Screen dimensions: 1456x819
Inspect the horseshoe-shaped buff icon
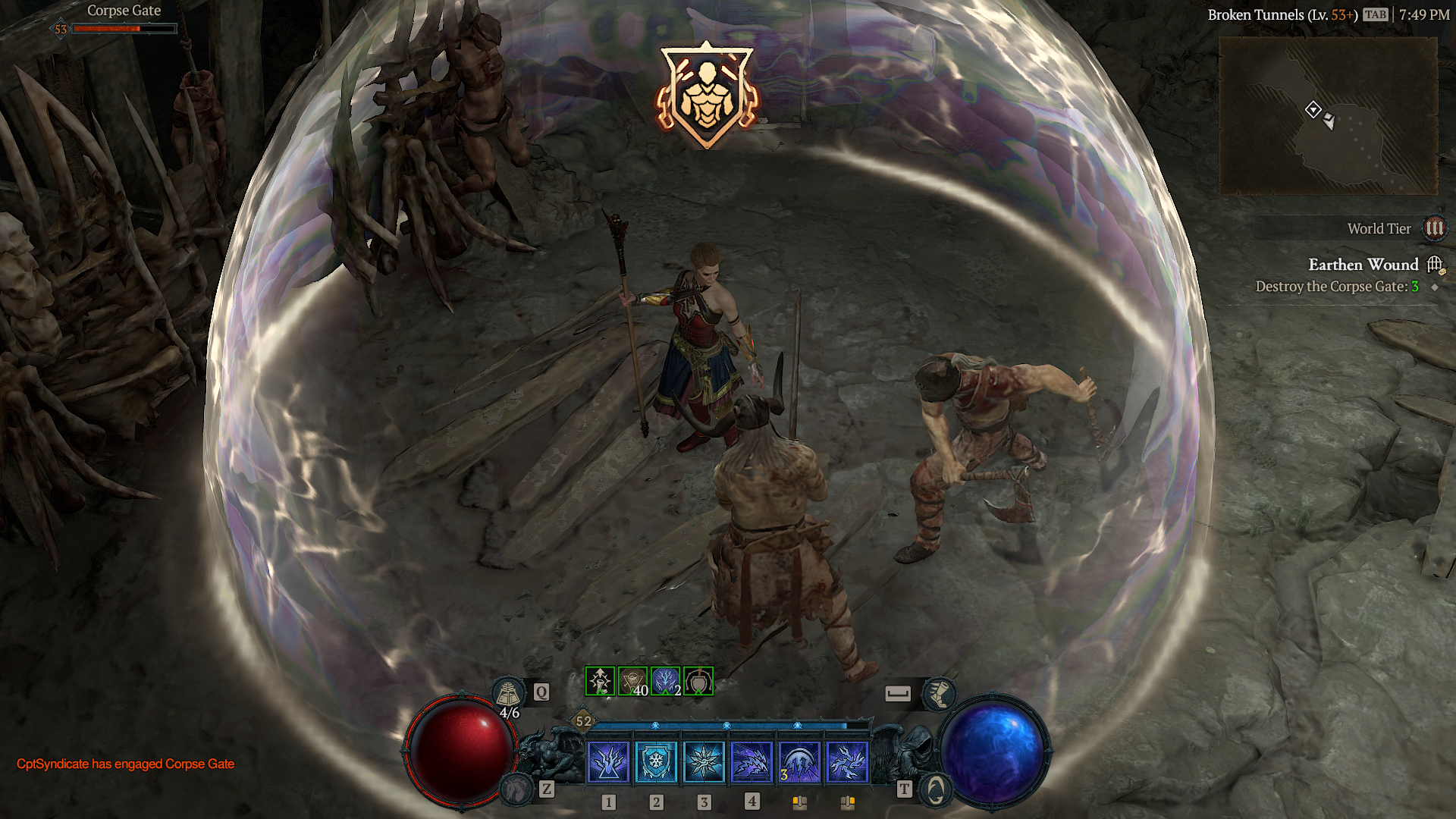click(x=698, y=681)
